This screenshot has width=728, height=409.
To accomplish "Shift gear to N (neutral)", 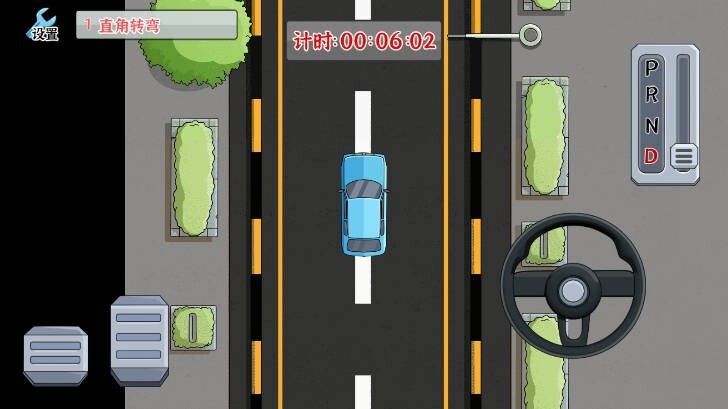I will [651, 126].
